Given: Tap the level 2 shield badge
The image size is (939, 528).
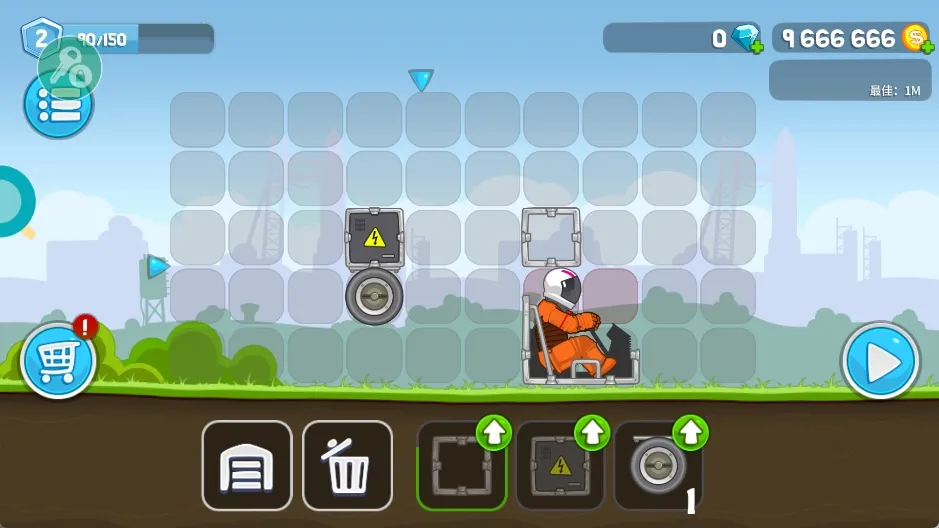Looking at the screenshot, I should 40,38.
